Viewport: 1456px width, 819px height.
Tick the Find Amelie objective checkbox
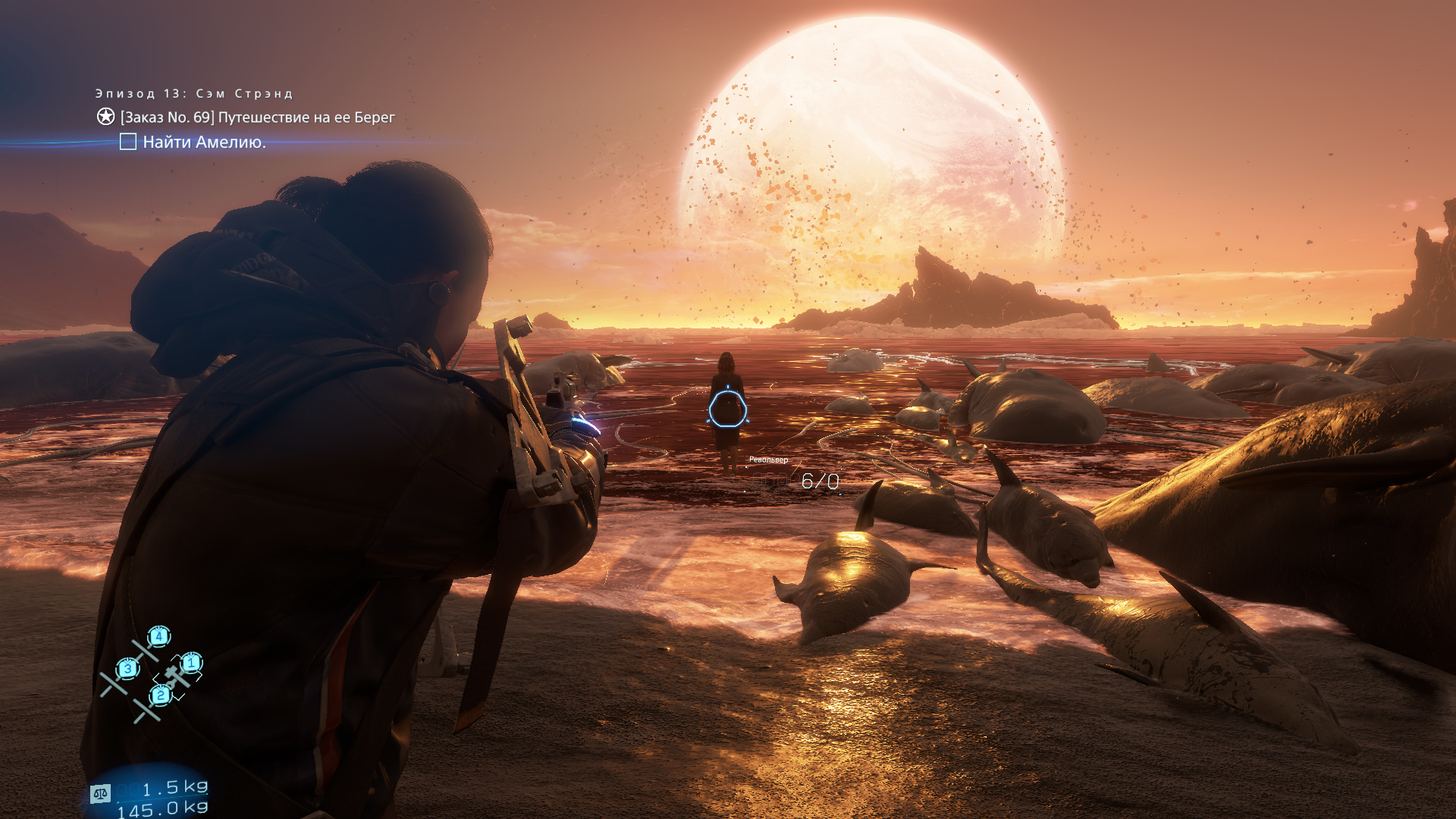pos(128,142)
